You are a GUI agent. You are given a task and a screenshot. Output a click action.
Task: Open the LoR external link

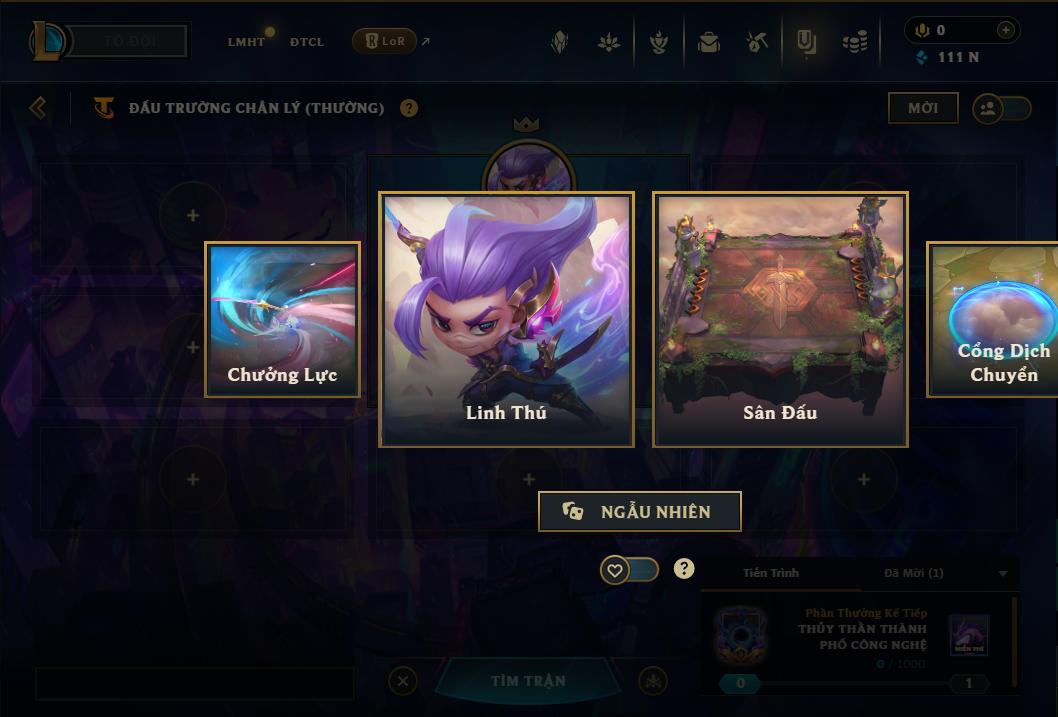[x=391, y=41]
